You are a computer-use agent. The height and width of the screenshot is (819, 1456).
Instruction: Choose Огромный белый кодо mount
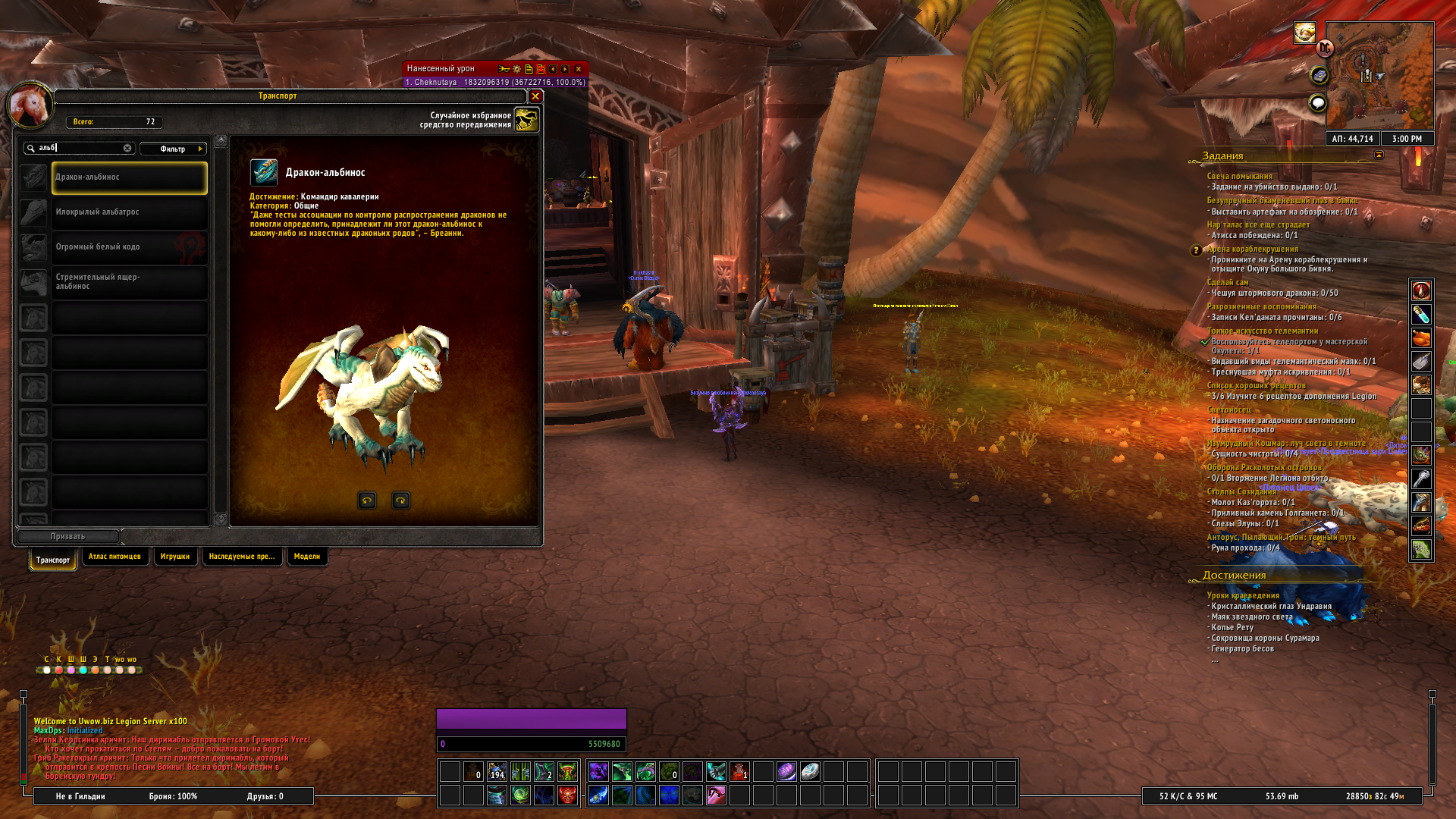click(x=129, y=247)
